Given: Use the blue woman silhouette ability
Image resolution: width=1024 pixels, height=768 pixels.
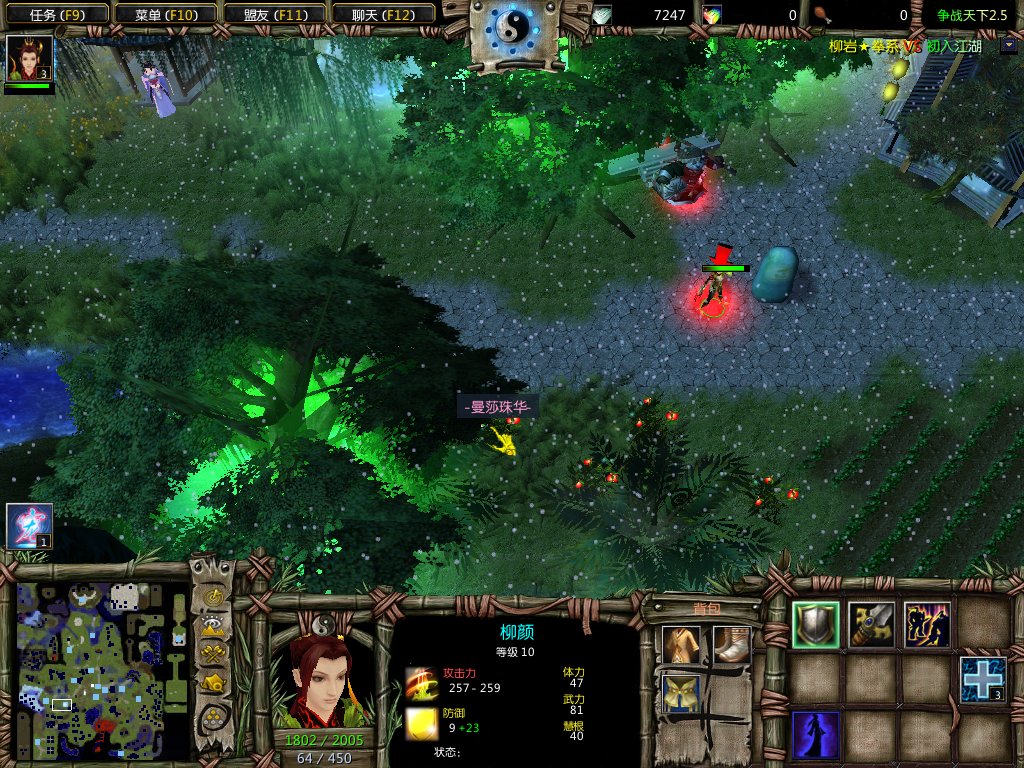Looking at the screenshot, I should 816,735.
